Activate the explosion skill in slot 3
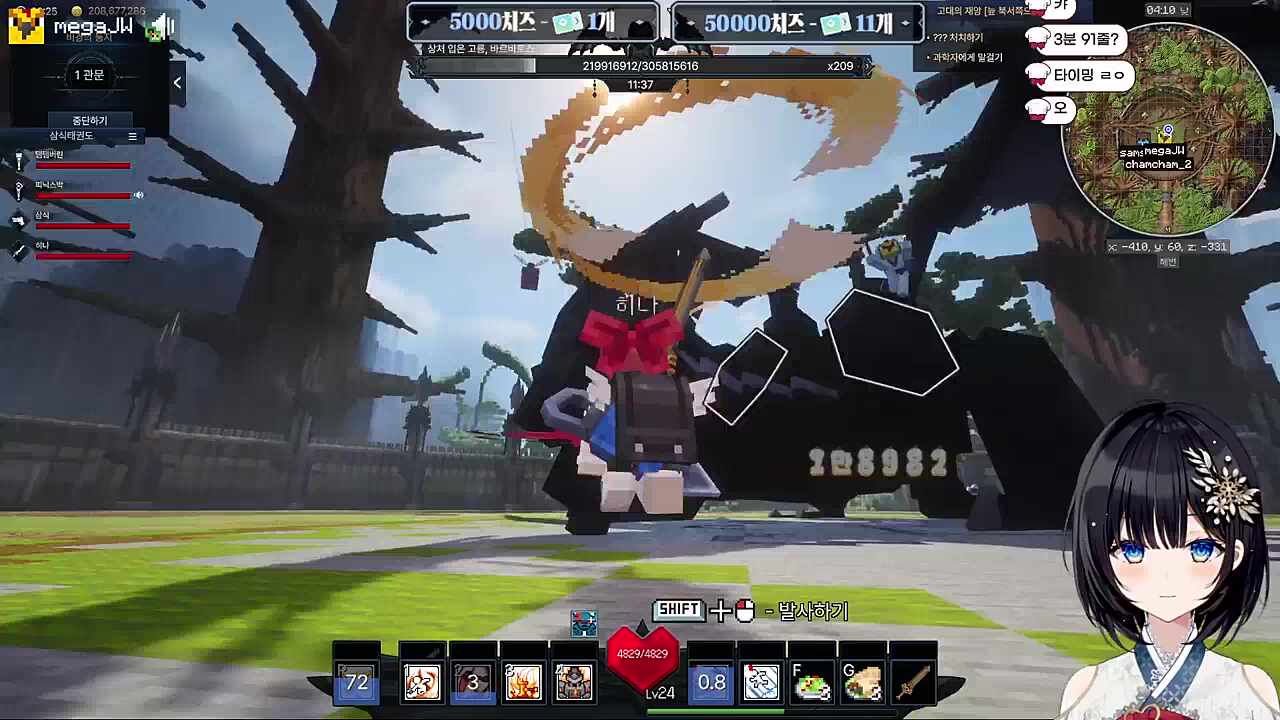The image size is (1280, 720). [523, 681]
